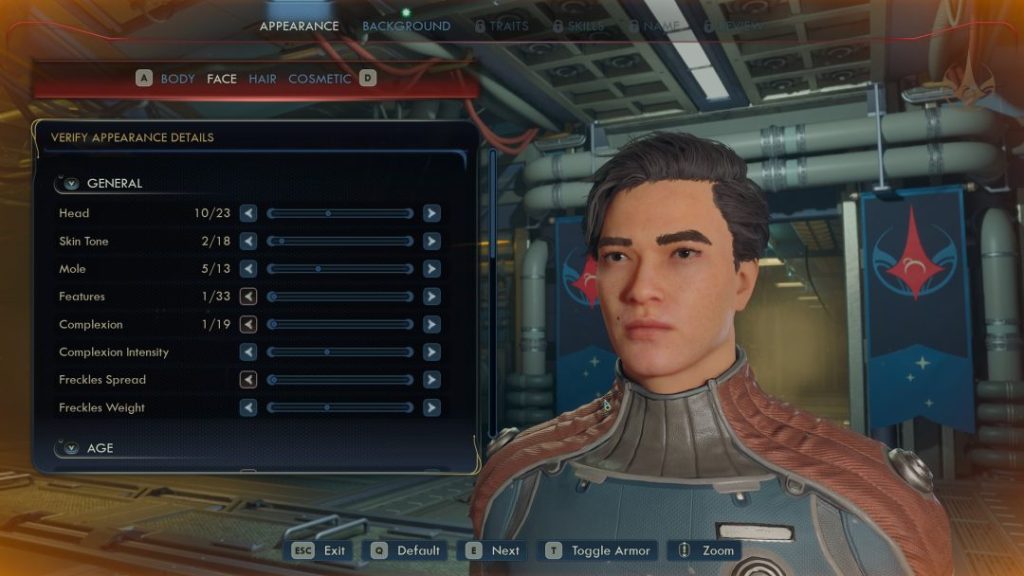Image resolution: width=1024 pixels, height=576 pixels.
Task: Step Complexion to the next value
Action: [x=431, y=325]
